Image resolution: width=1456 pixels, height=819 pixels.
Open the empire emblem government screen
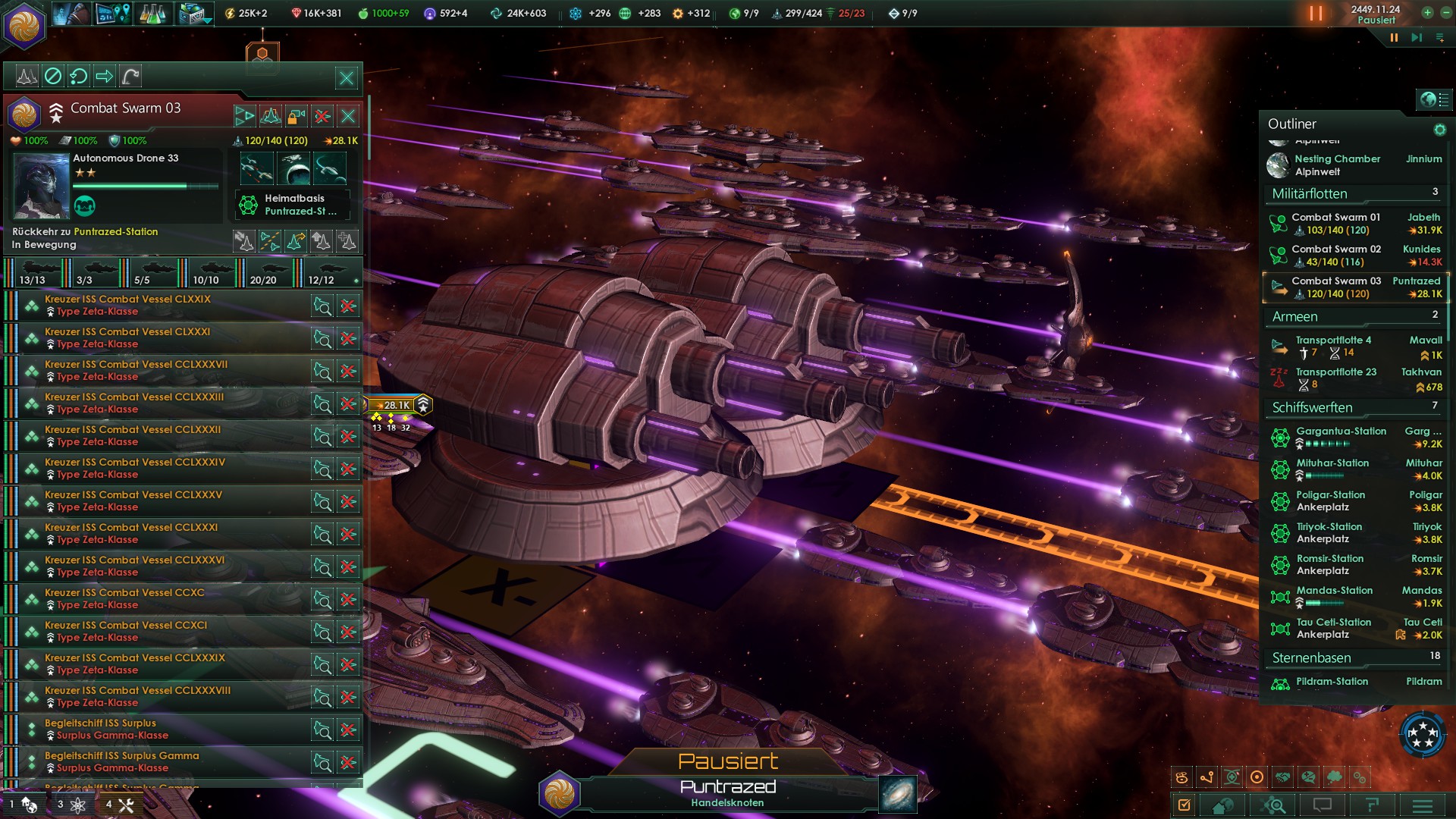coord(24,24)
